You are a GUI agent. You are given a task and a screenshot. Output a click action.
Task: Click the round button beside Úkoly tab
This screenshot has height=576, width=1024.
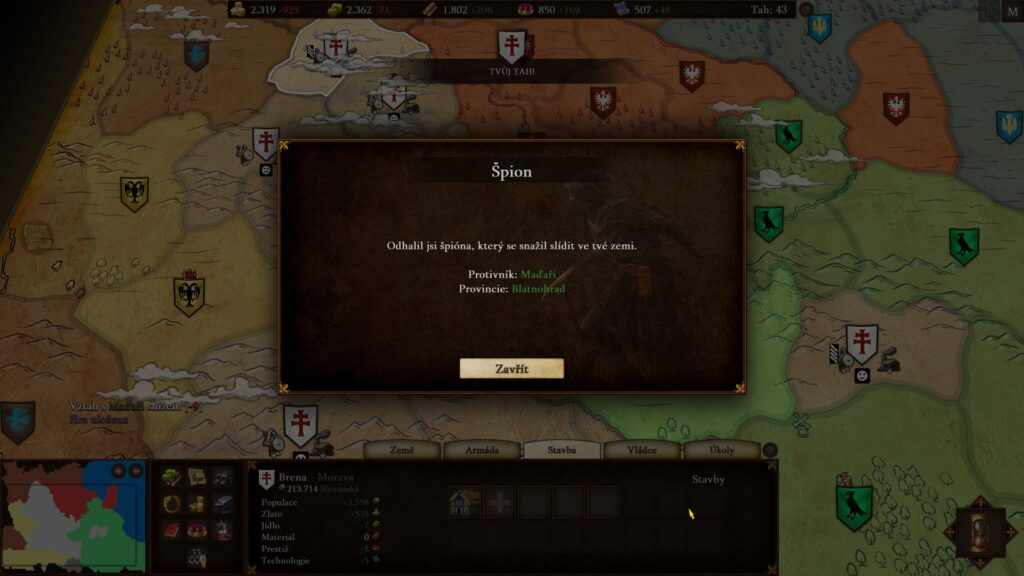(770, 450)
